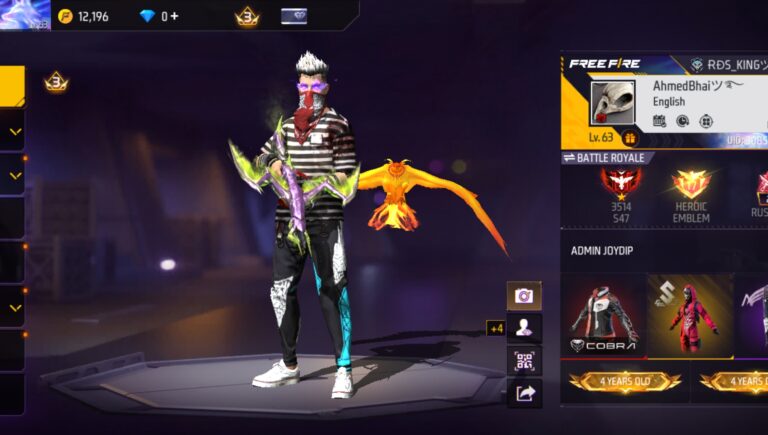The image size is (768, 435).
Task: Click the top-left player avatar banner
Action: (25, 15)
